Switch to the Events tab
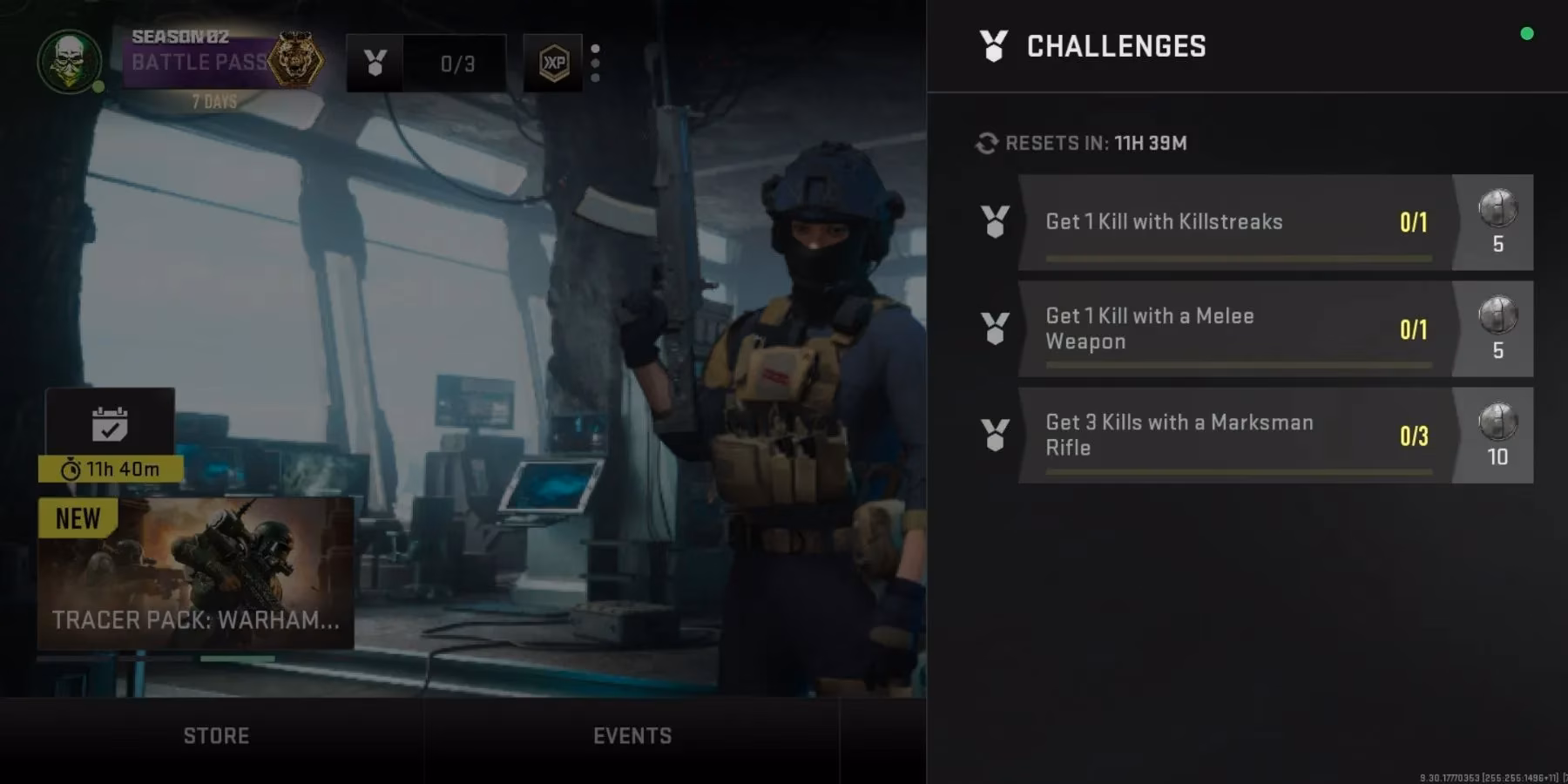The image size is (1568, 784). (x=632, y=736)
